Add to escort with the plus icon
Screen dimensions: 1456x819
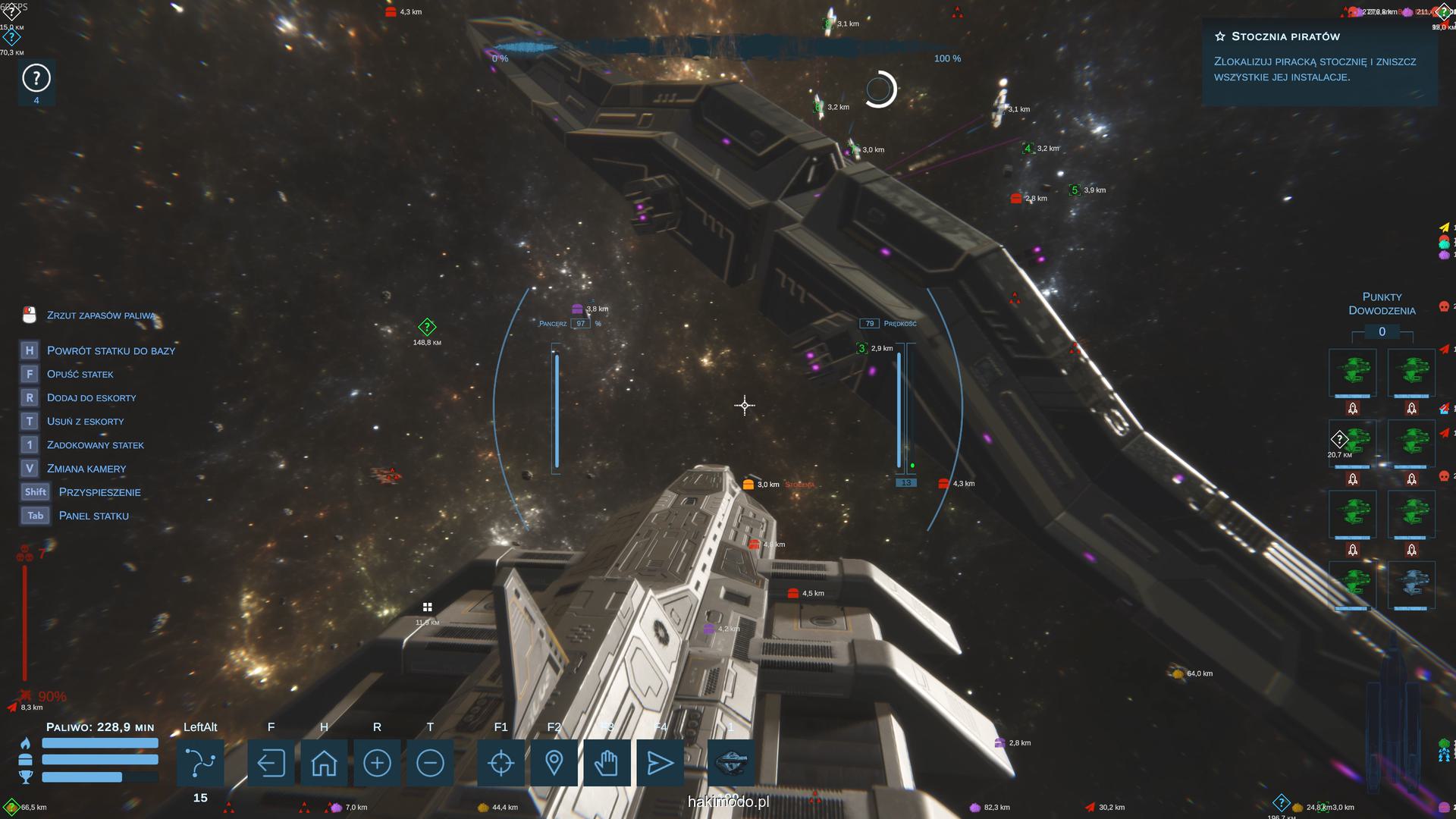(x=377, y=763)
